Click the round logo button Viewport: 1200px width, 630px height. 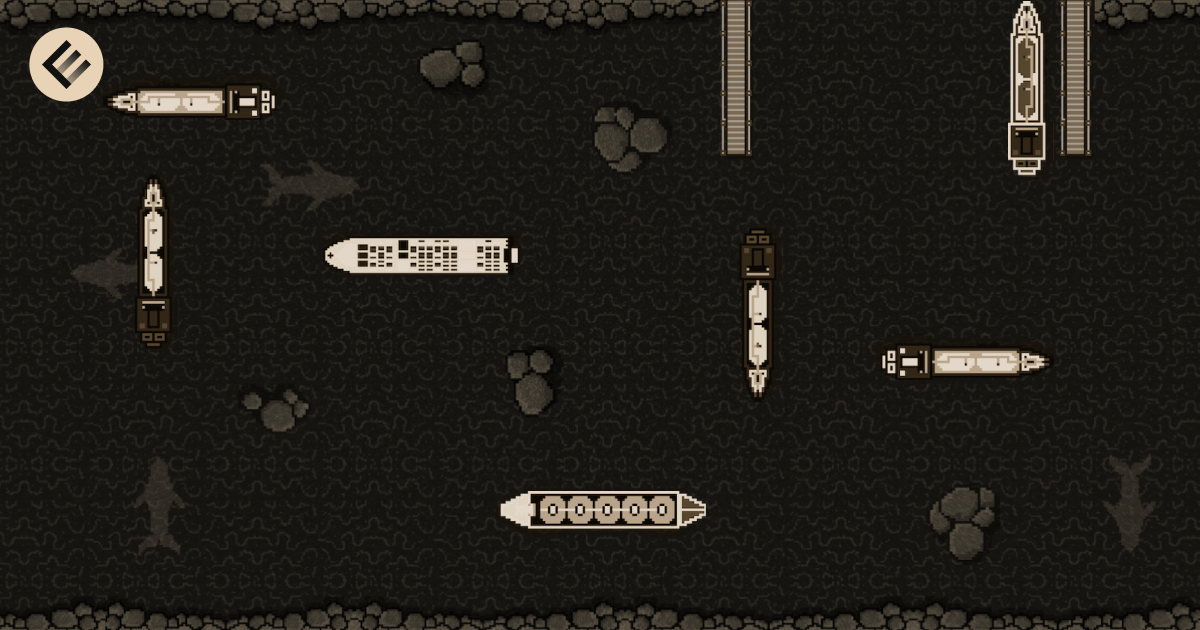(x=66, y=65)
